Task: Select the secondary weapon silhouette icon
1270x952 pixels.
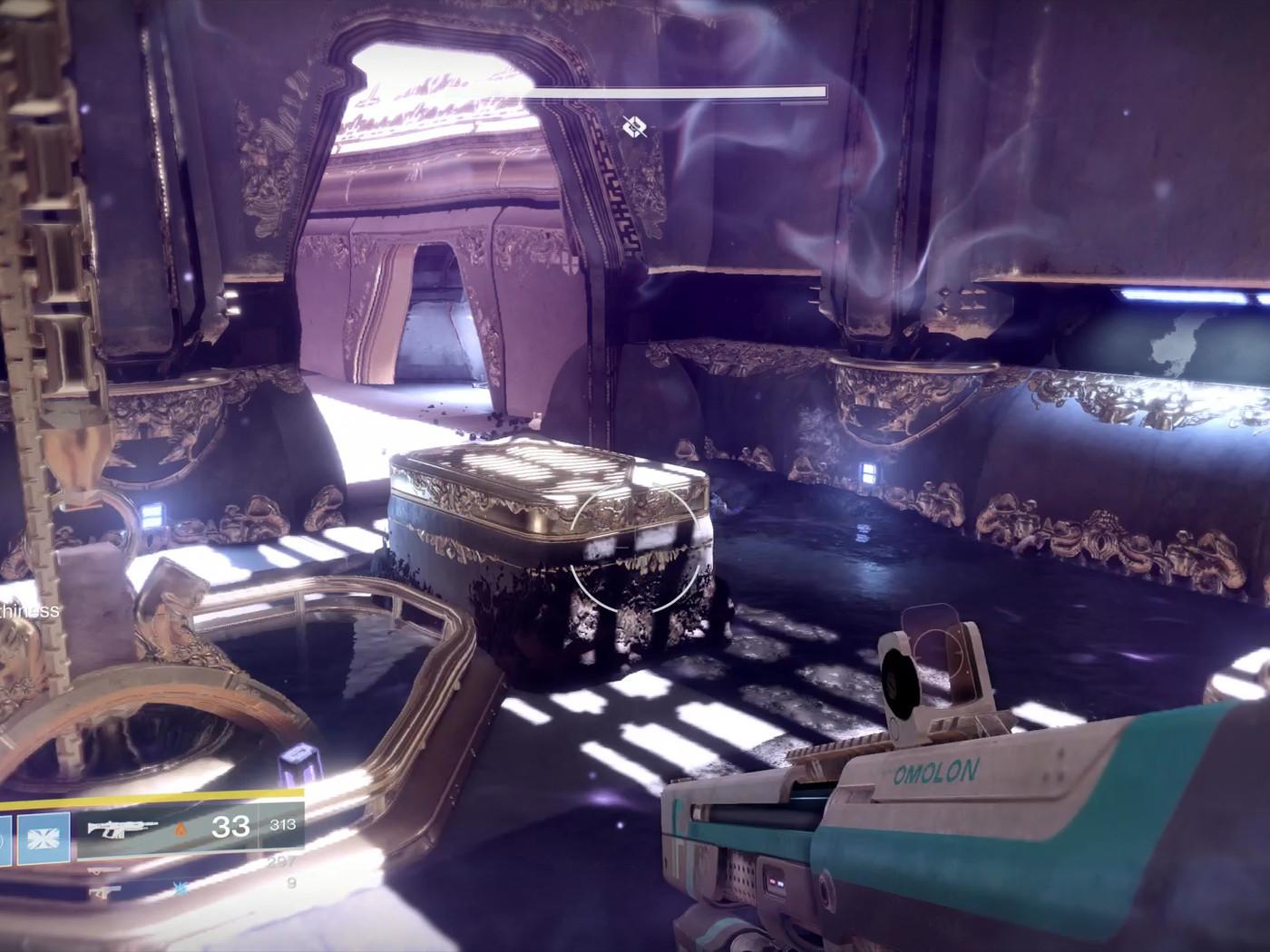Action: (x=106, y=870)
